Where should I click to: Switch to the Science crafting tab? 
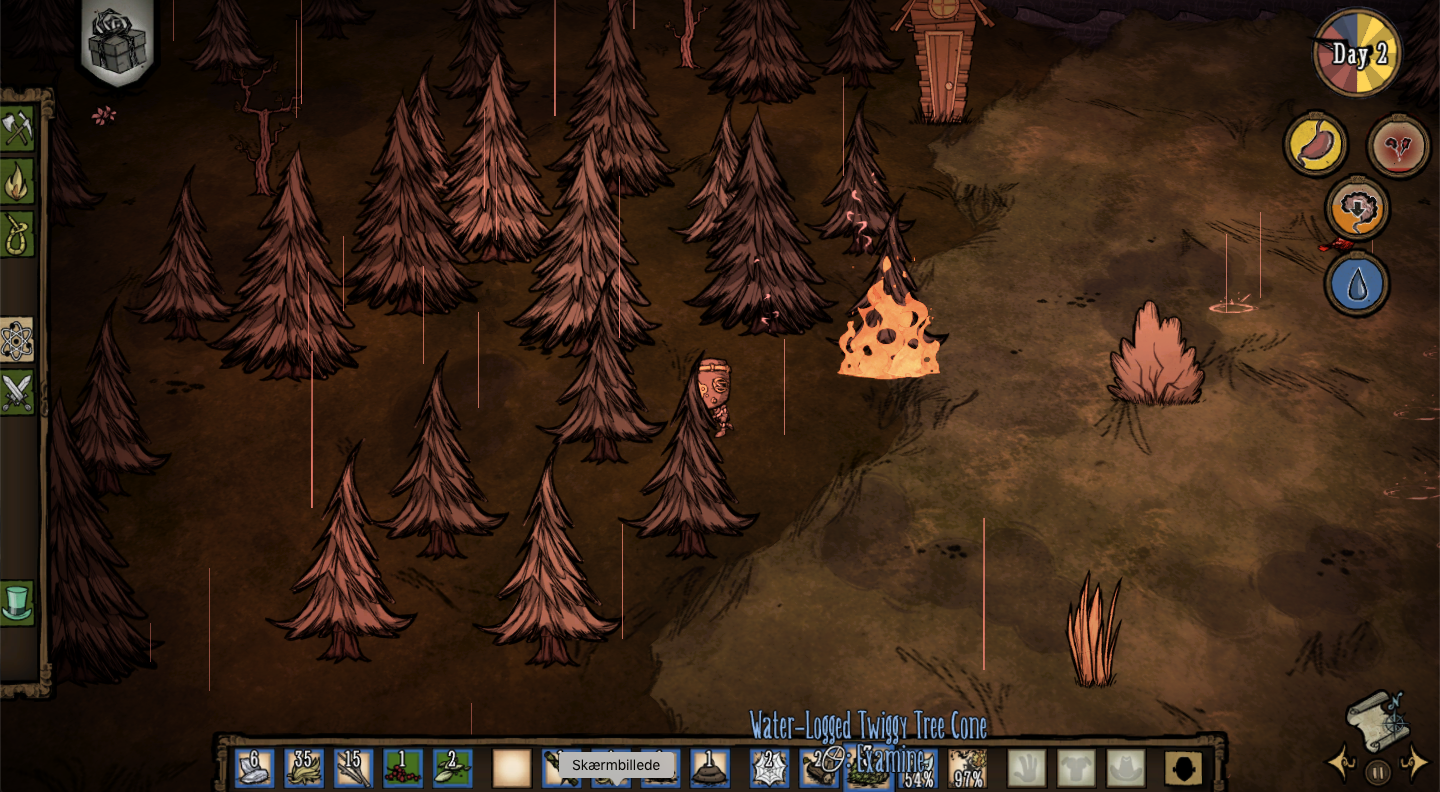(x=17, y=341)
